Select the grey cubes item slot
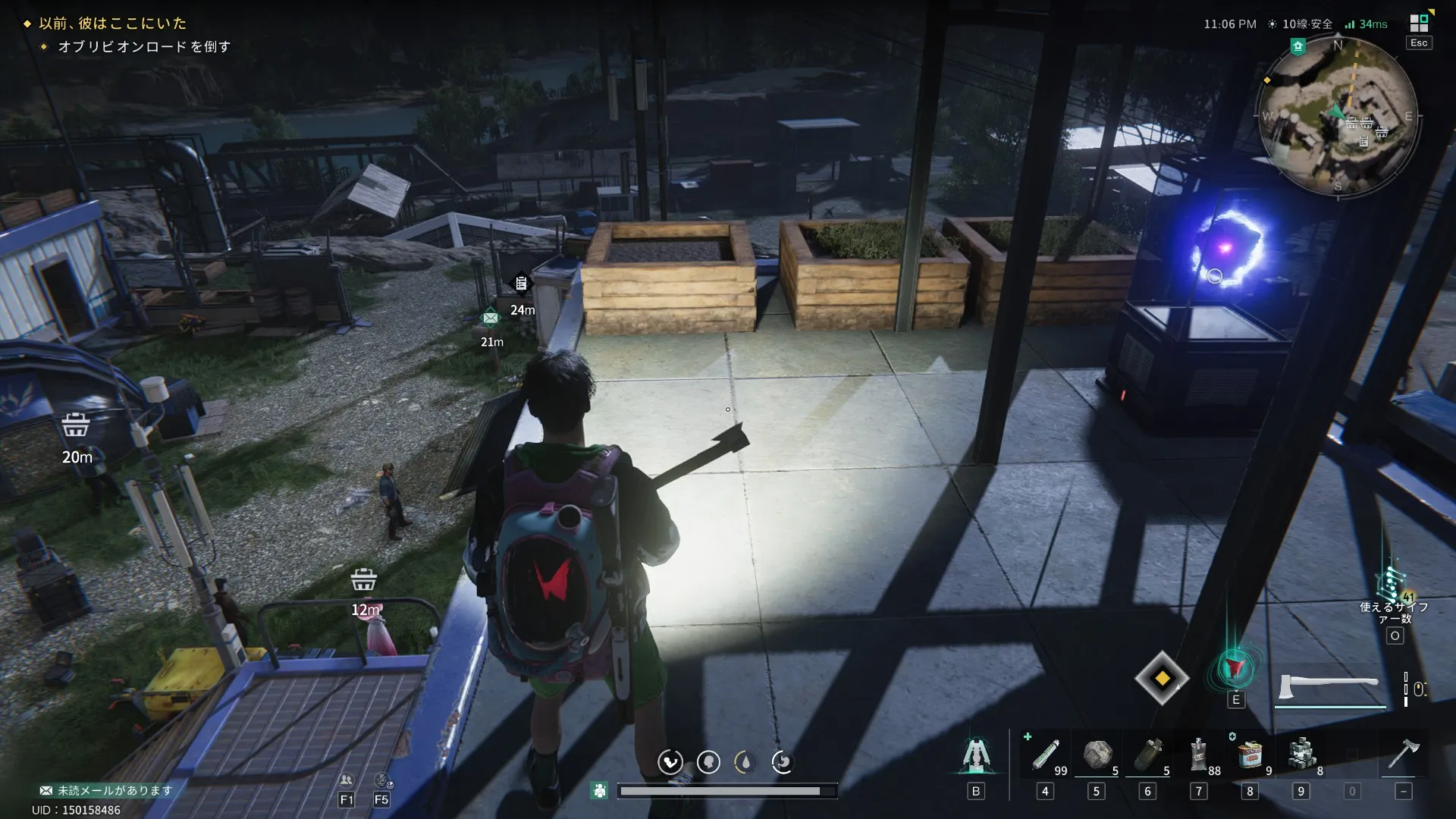This screenshot has height=819, width=1456. click(x=1301, y=755)
